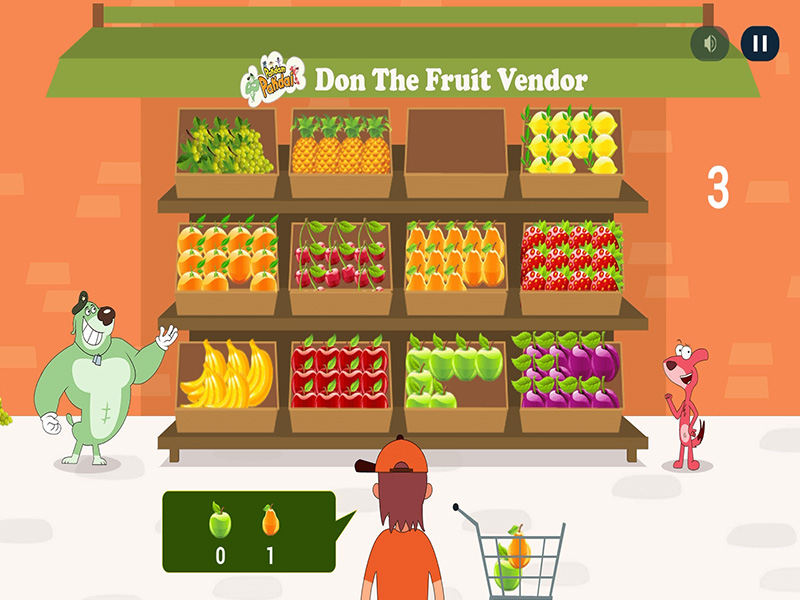
Task: Choose the red apples crate
Action: click(x=341, y=382)
